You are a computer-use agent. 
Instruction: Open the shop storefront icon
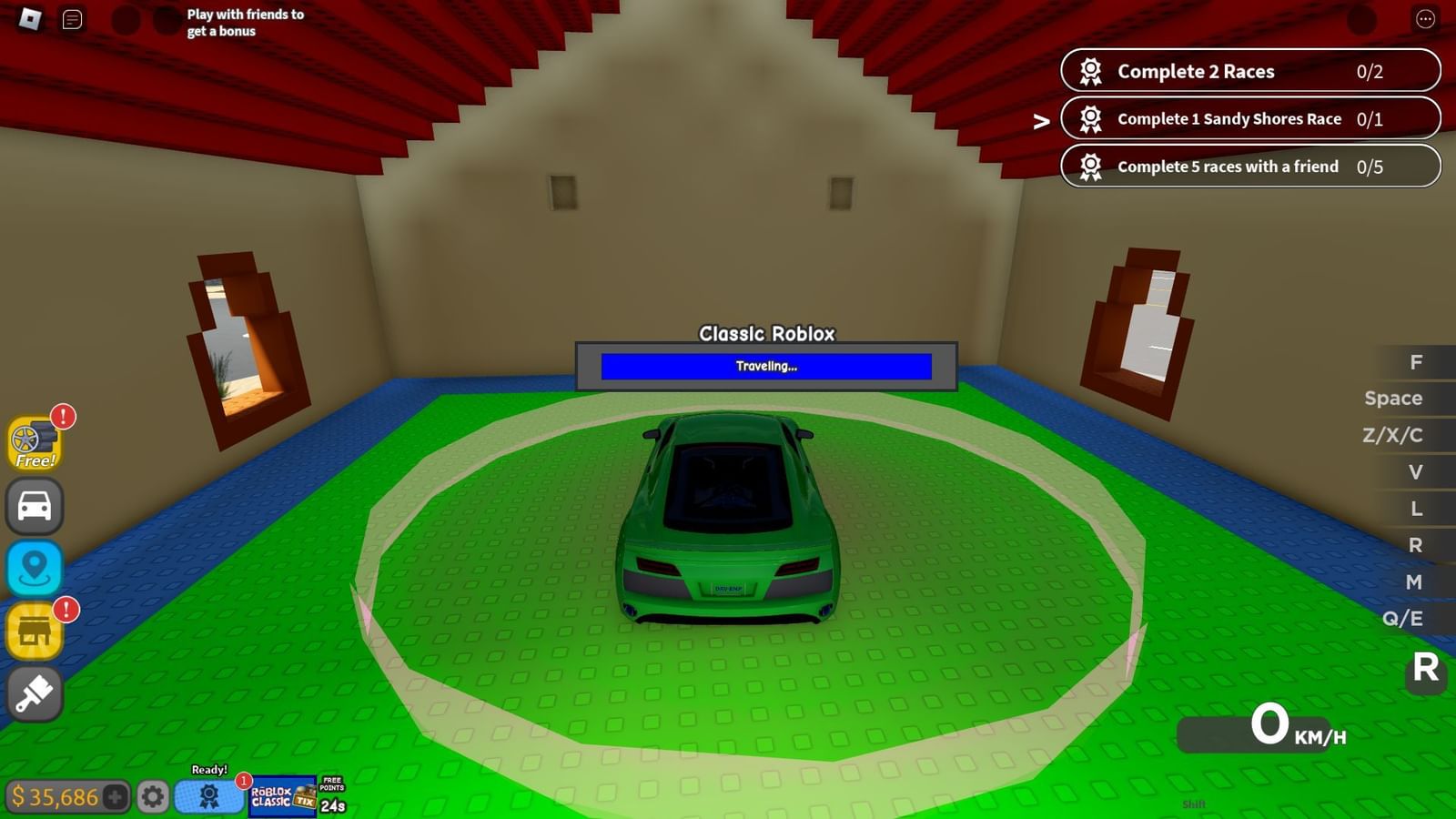34,630
